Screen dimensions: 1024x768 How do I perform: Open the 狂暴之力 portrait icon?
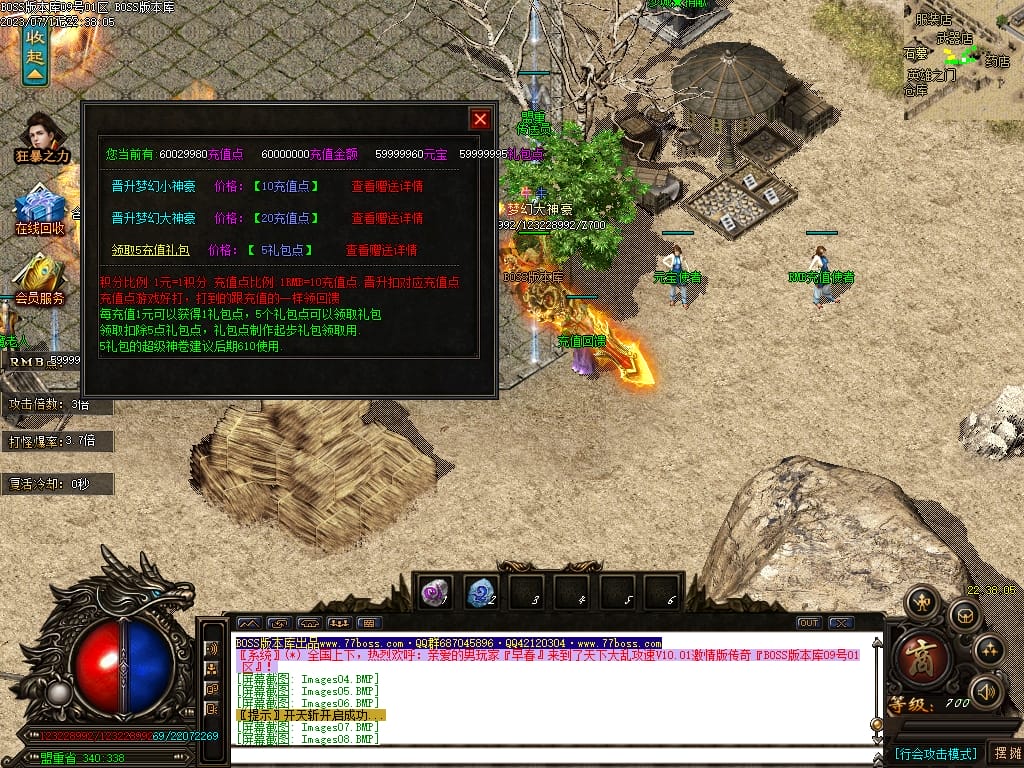tap(42, 135)
